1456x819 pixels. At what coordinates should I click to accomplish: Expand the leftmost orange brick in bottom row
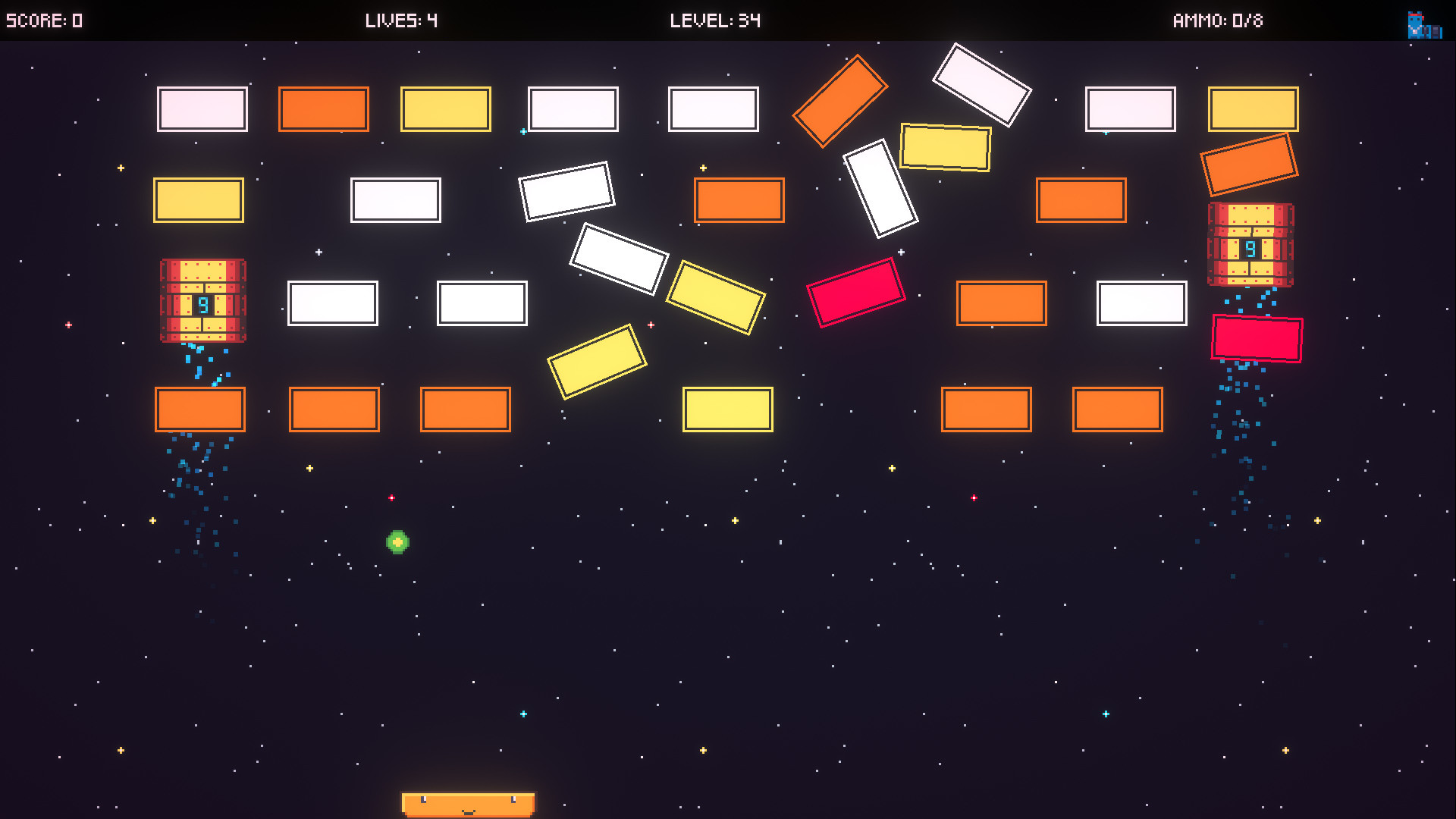point(200,409)
